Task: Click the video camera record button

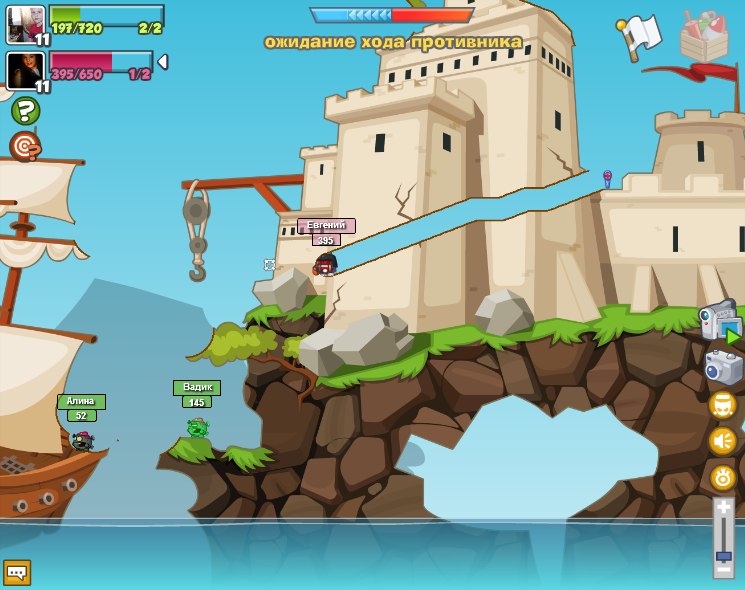Action: [x=720, y=322]
